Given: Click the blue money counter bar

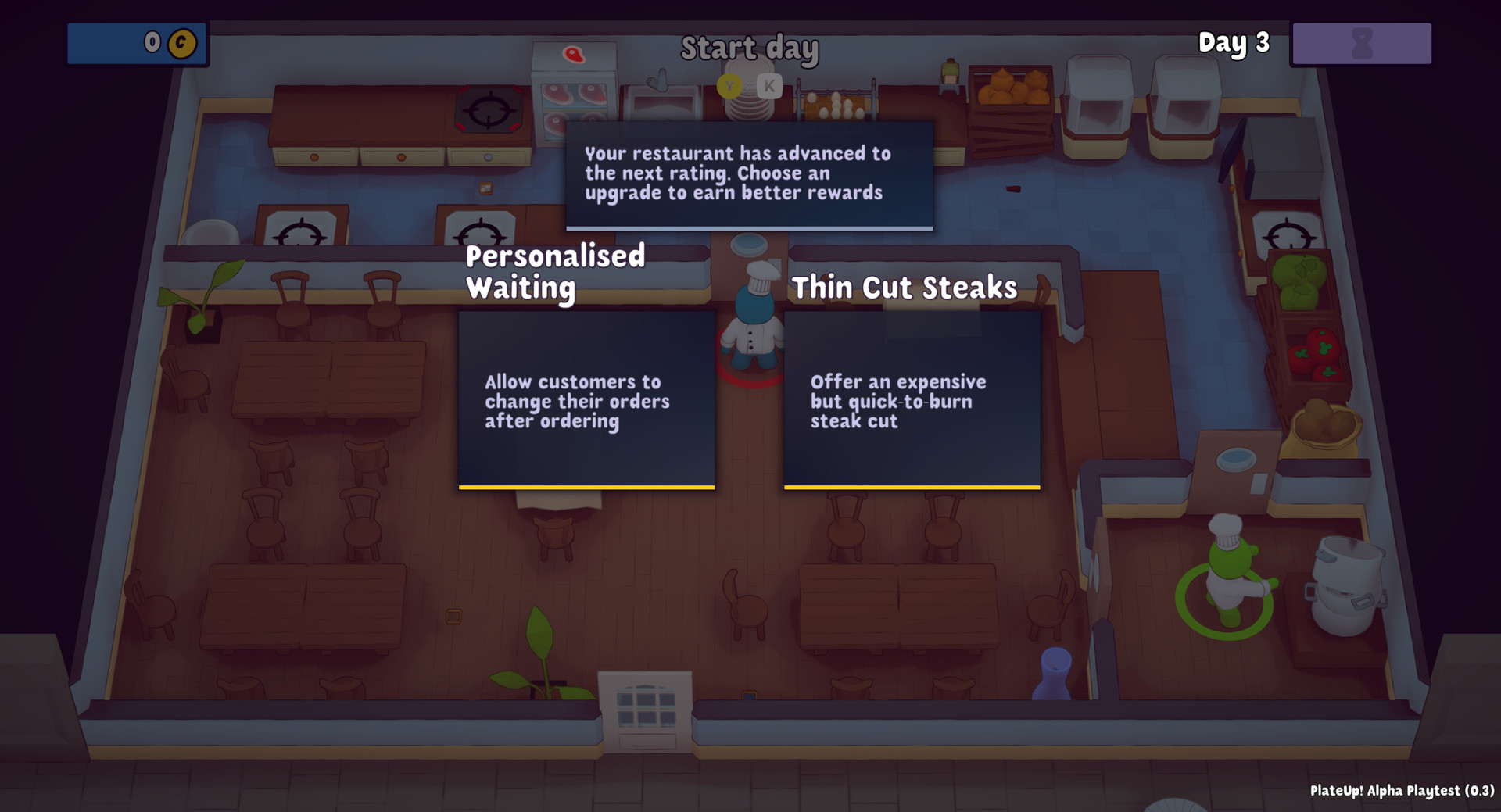Looking at the screenshot, I should 138,45.
